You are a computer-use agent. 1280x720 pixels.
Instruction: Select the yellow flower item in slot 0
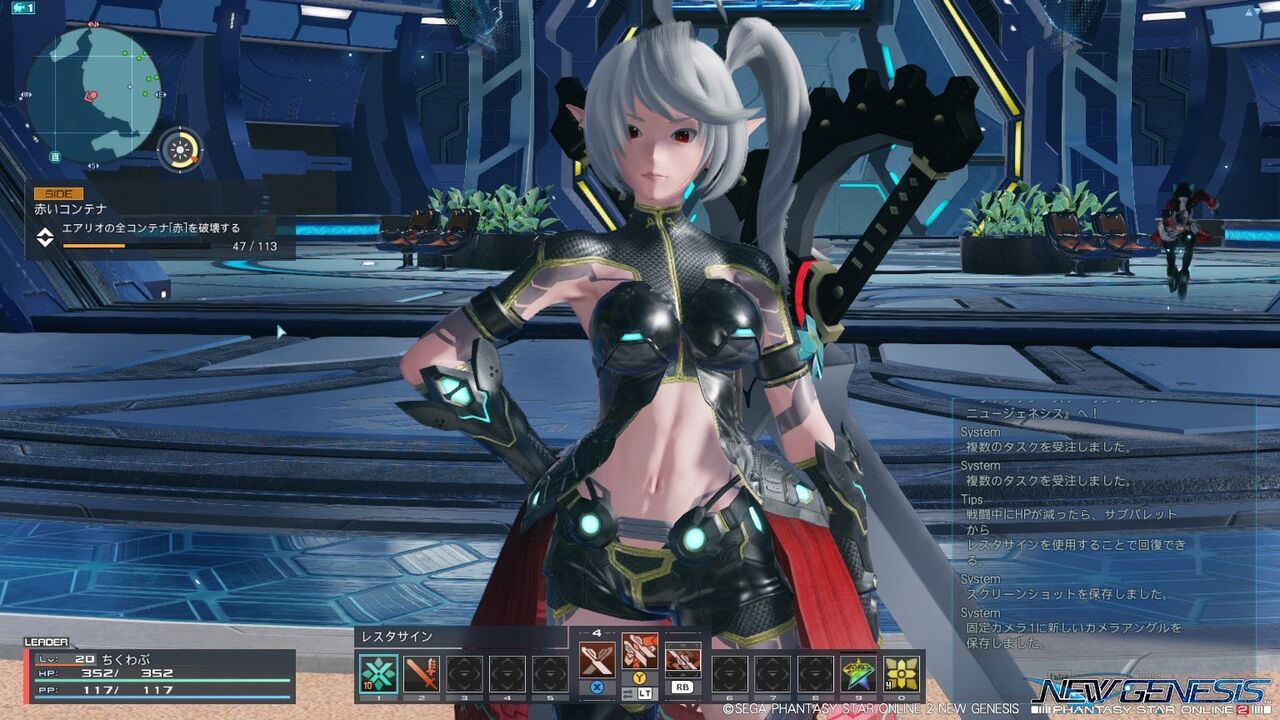point(902,672)
